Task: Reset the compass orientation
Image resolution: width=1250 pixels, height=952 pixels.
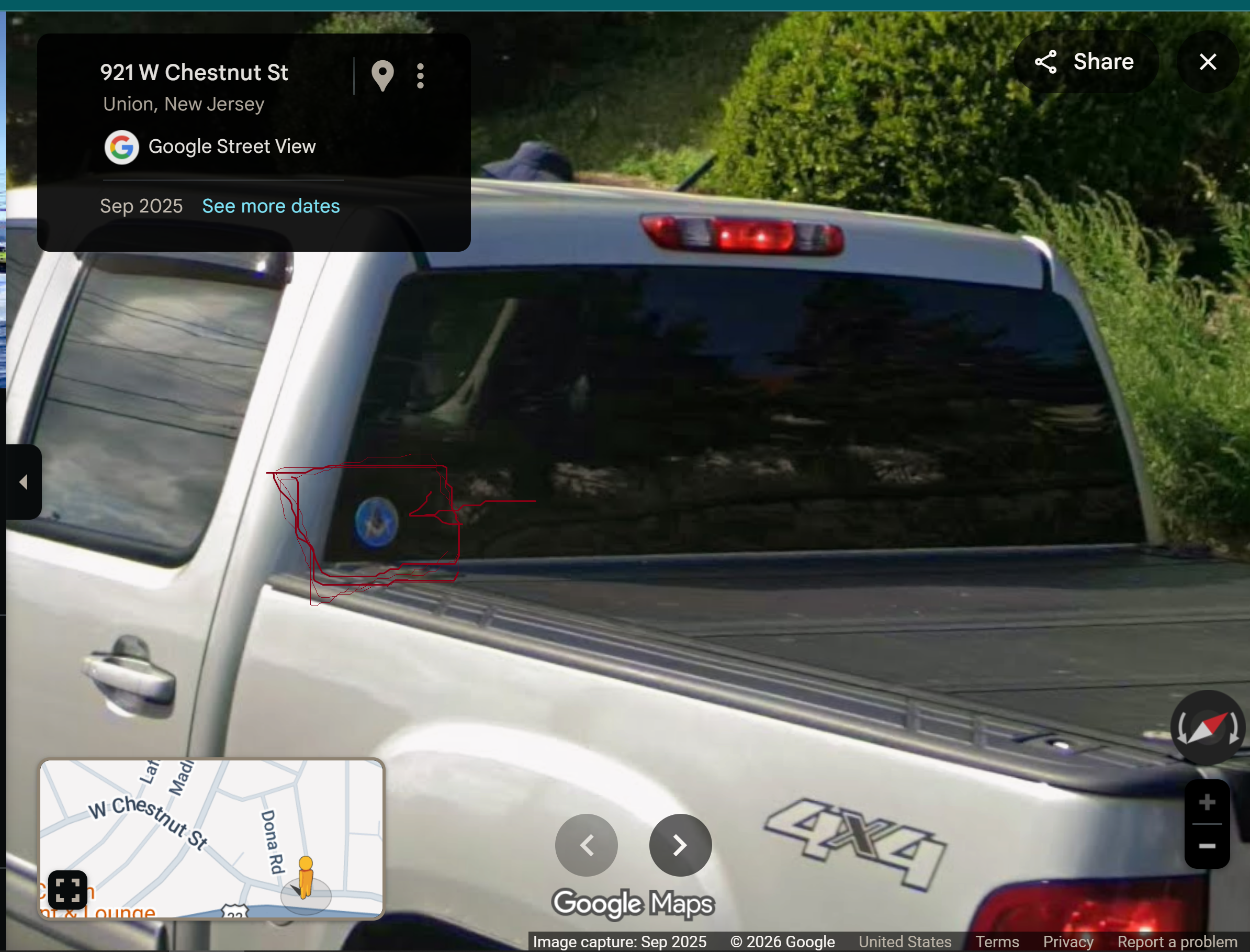Action: tap(1207, 727)
